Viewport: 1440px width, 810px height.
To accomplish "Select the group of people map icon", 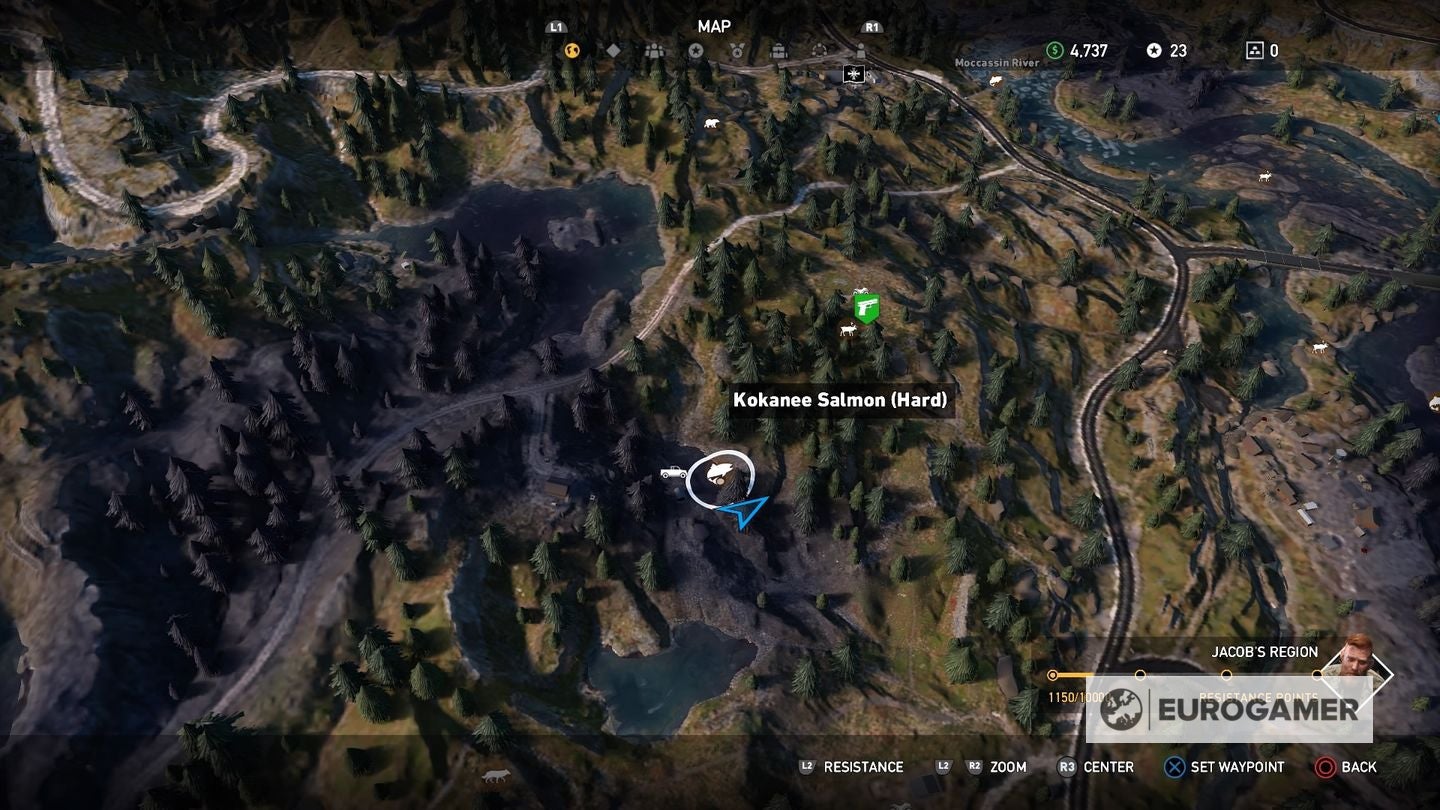I will 655,49.
